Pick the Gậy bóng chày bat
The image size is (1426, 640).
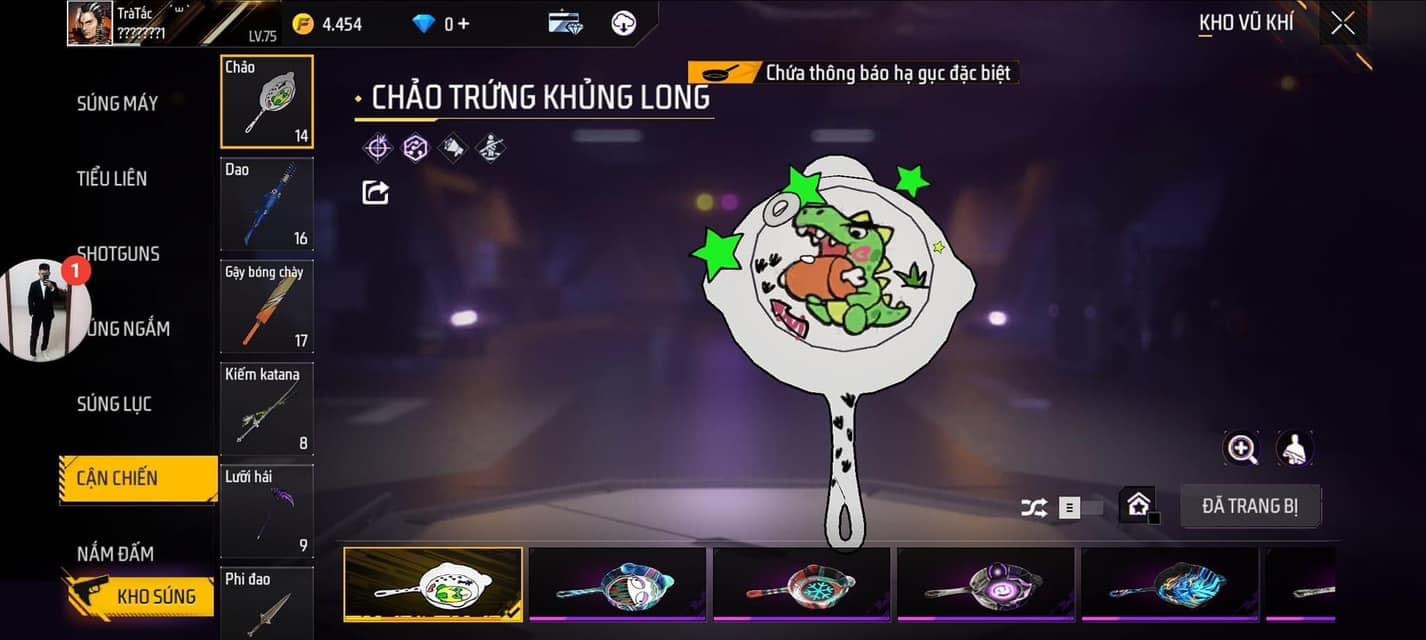[x=266, y=307]
